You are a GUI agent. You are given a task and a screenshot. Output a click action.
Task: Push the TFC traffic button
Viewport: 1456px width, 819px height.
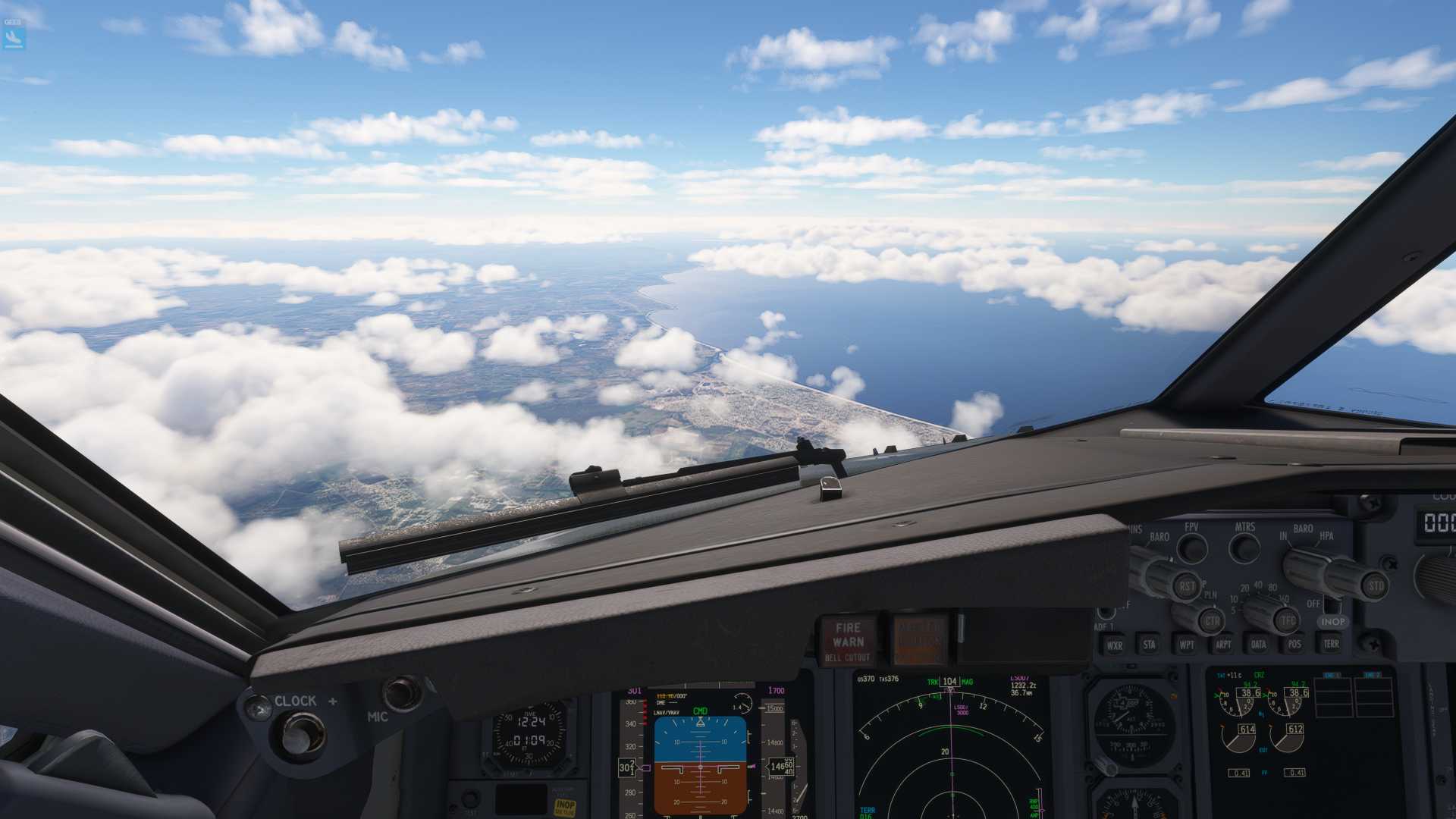(x=1287, y=621)
